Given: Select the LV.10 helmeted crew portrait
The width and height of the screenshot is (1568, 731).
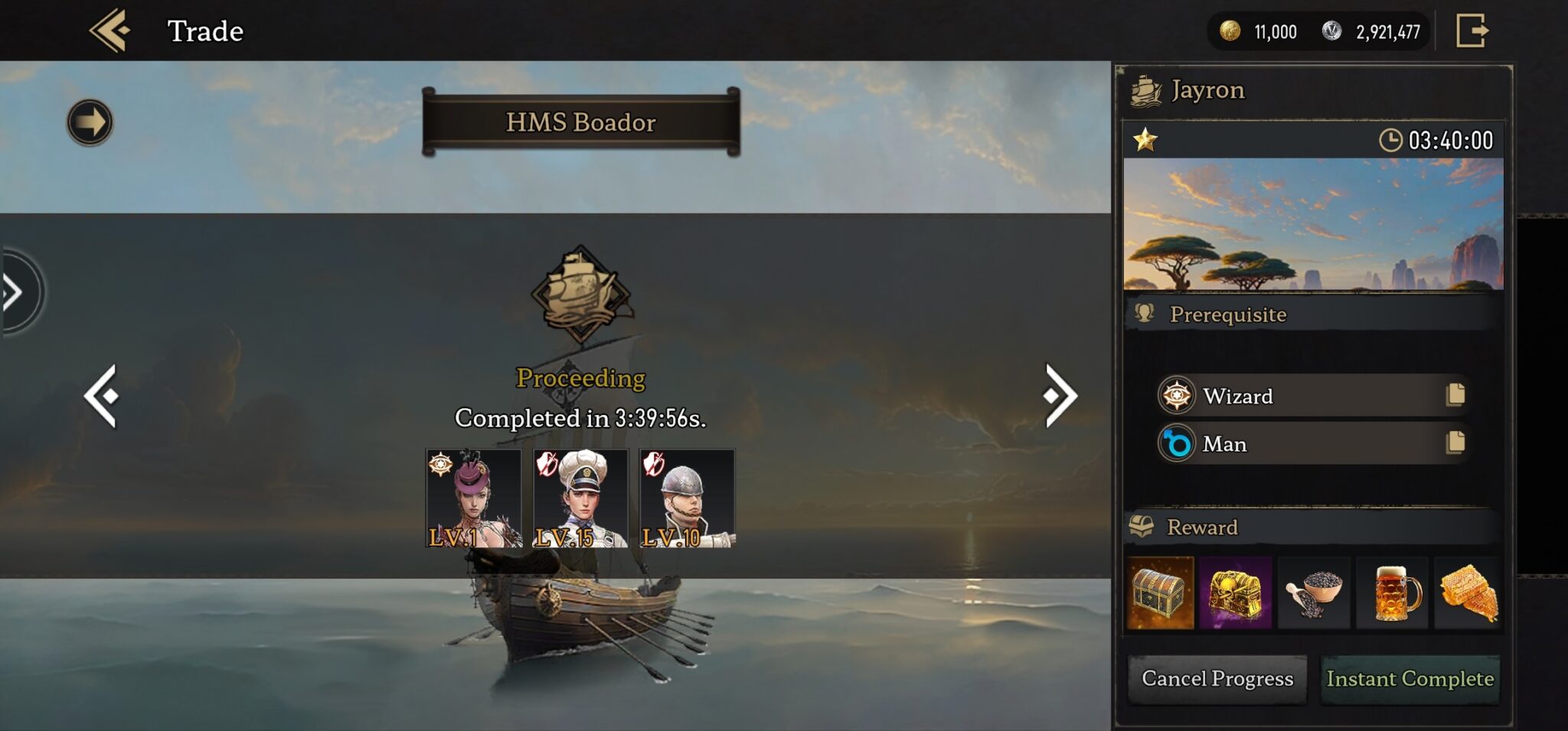Looking at the screenshot, I should coord(687,498).
